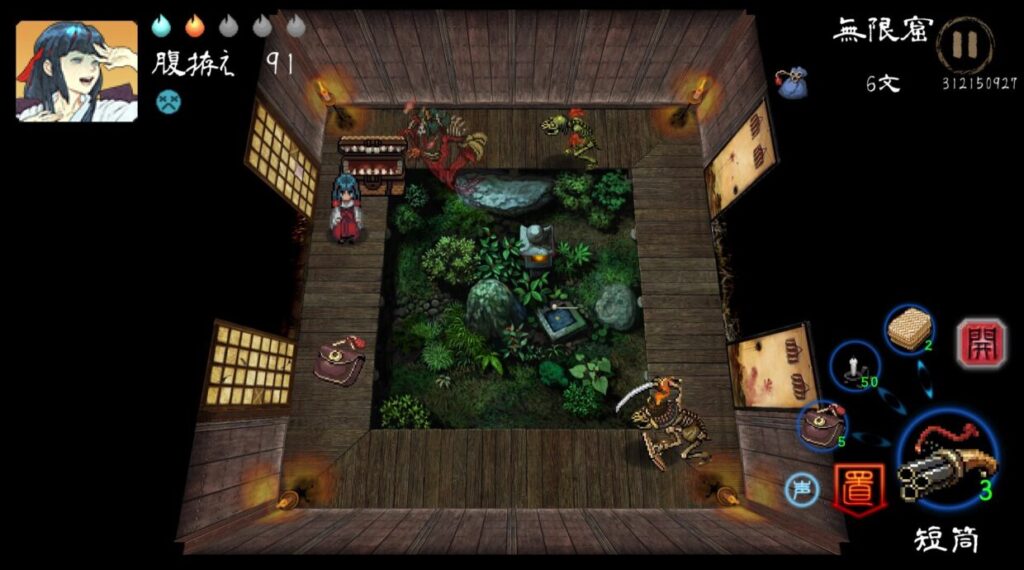Viewport: 1024px width, 570px height.
Task: Tap the blue 声 voice button
Action: (x=800, y=489)
